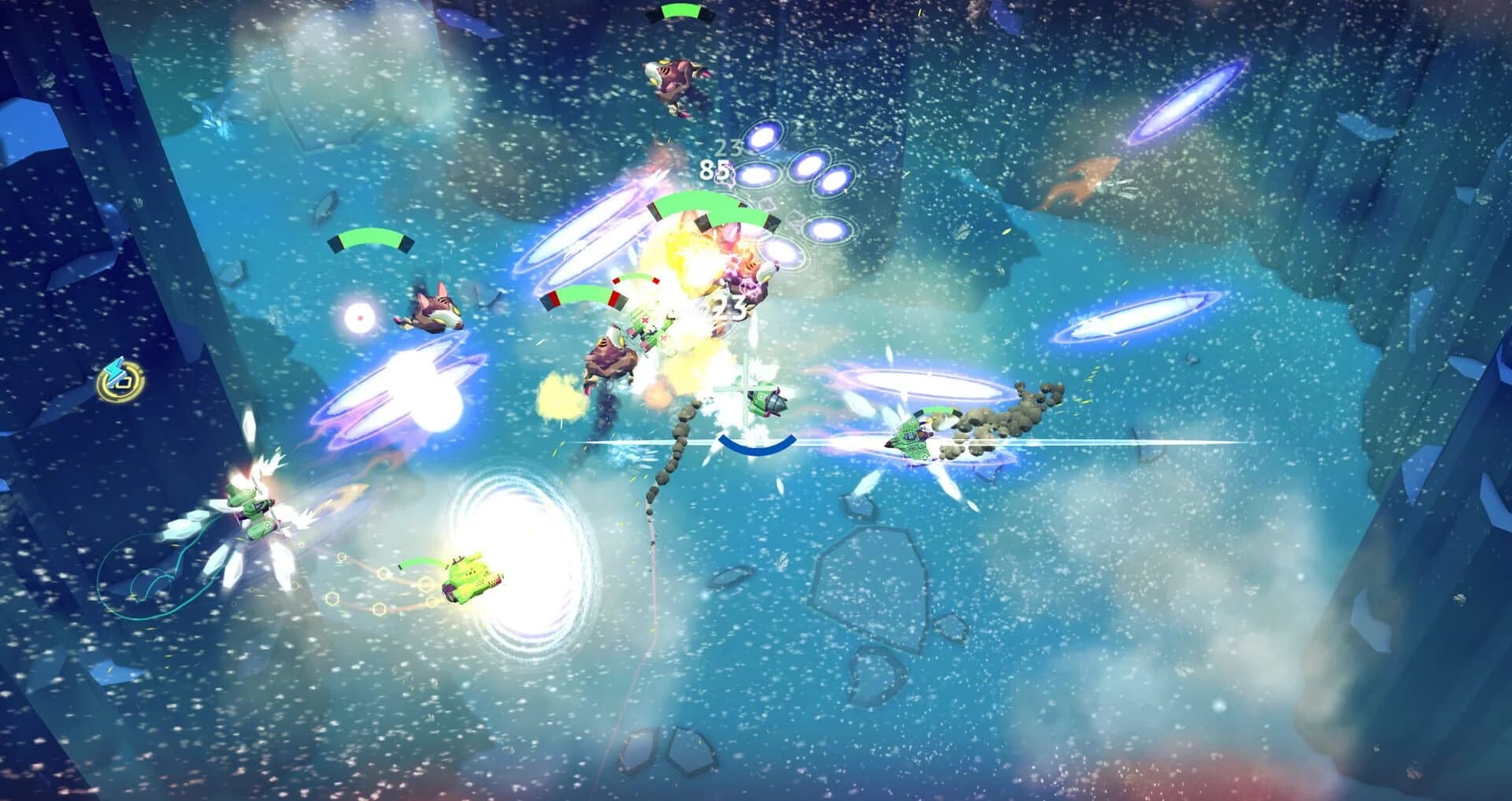Collect the glowing lightning power-up icon
Screen dimensions: 1512x801
pos(118,383)
